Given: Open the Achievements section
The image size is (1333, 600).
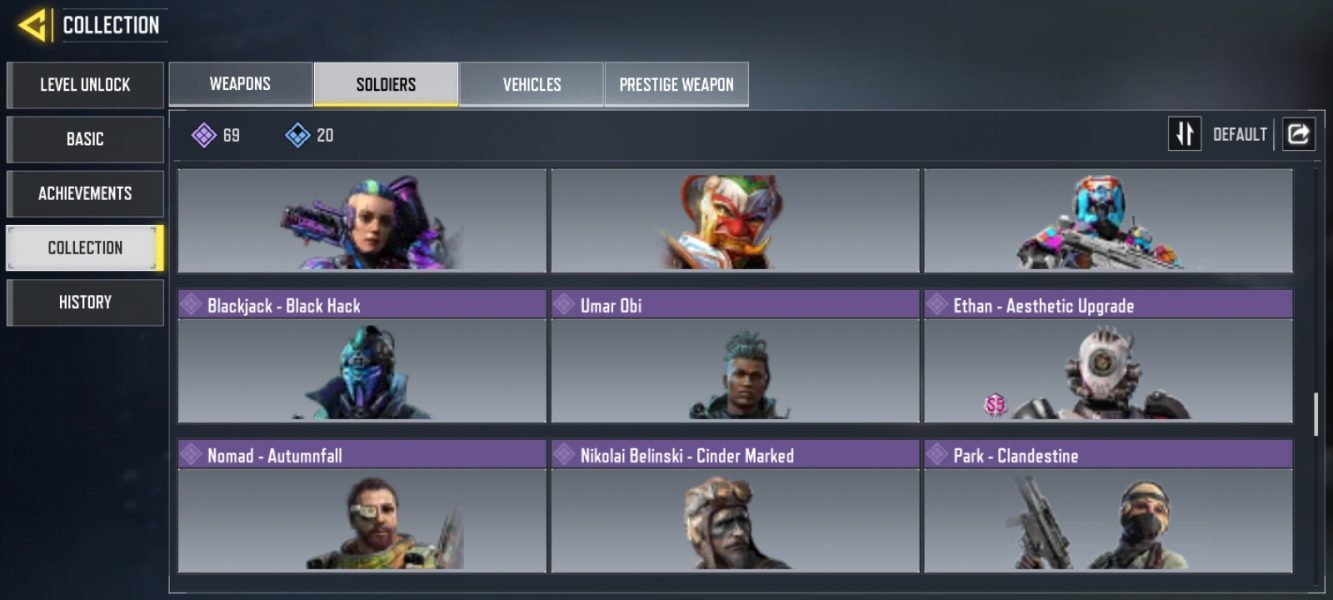Looking at the screenshot, I should [x=85, y=193].
